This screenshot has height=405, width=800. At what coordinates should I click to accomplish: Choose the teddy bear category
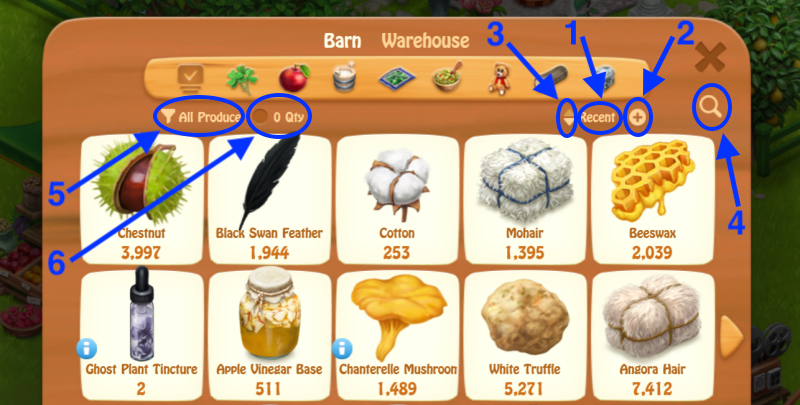pos(499,78)
